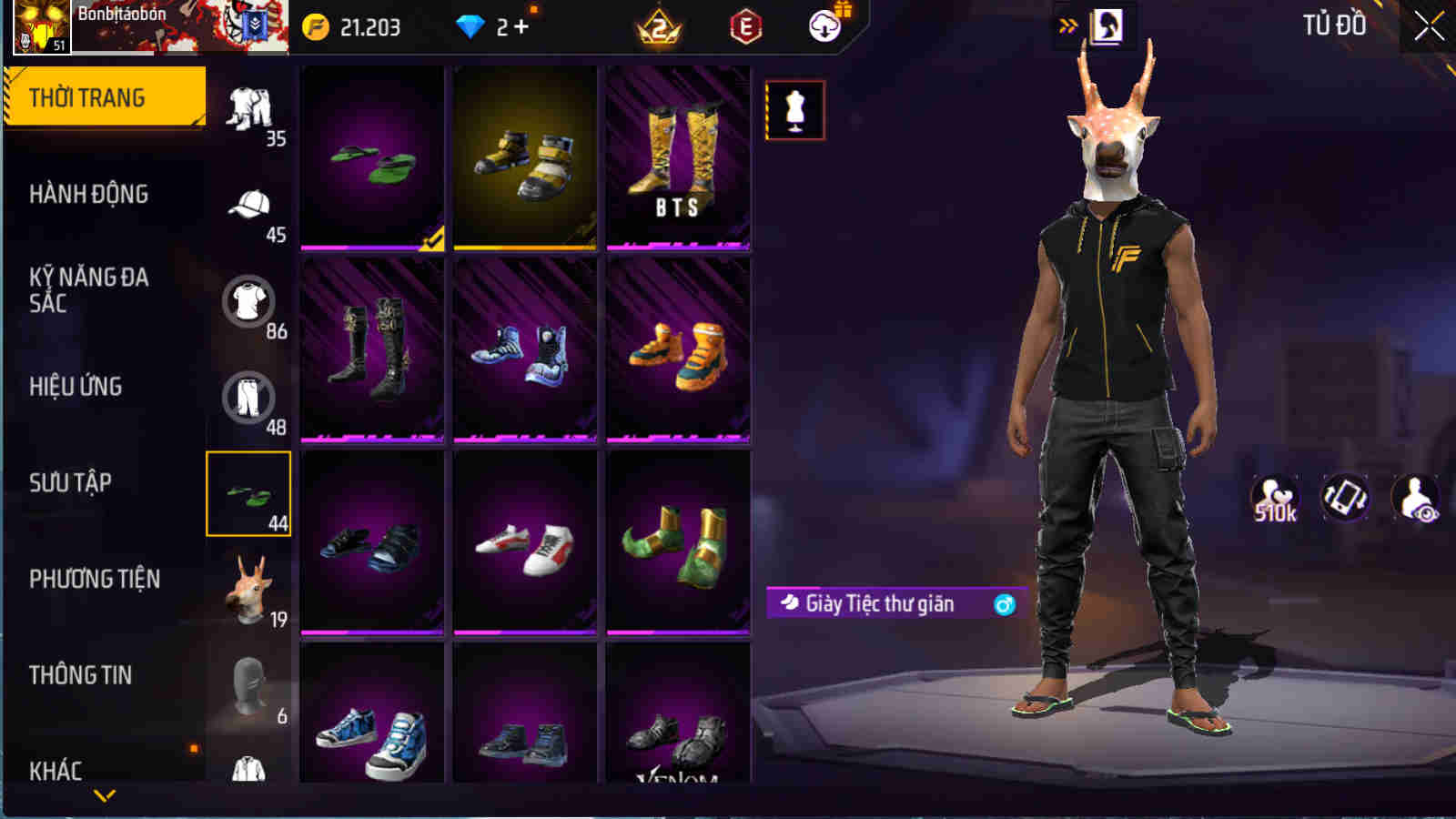Click the cloud gift download icon

(x=824, y=27)
